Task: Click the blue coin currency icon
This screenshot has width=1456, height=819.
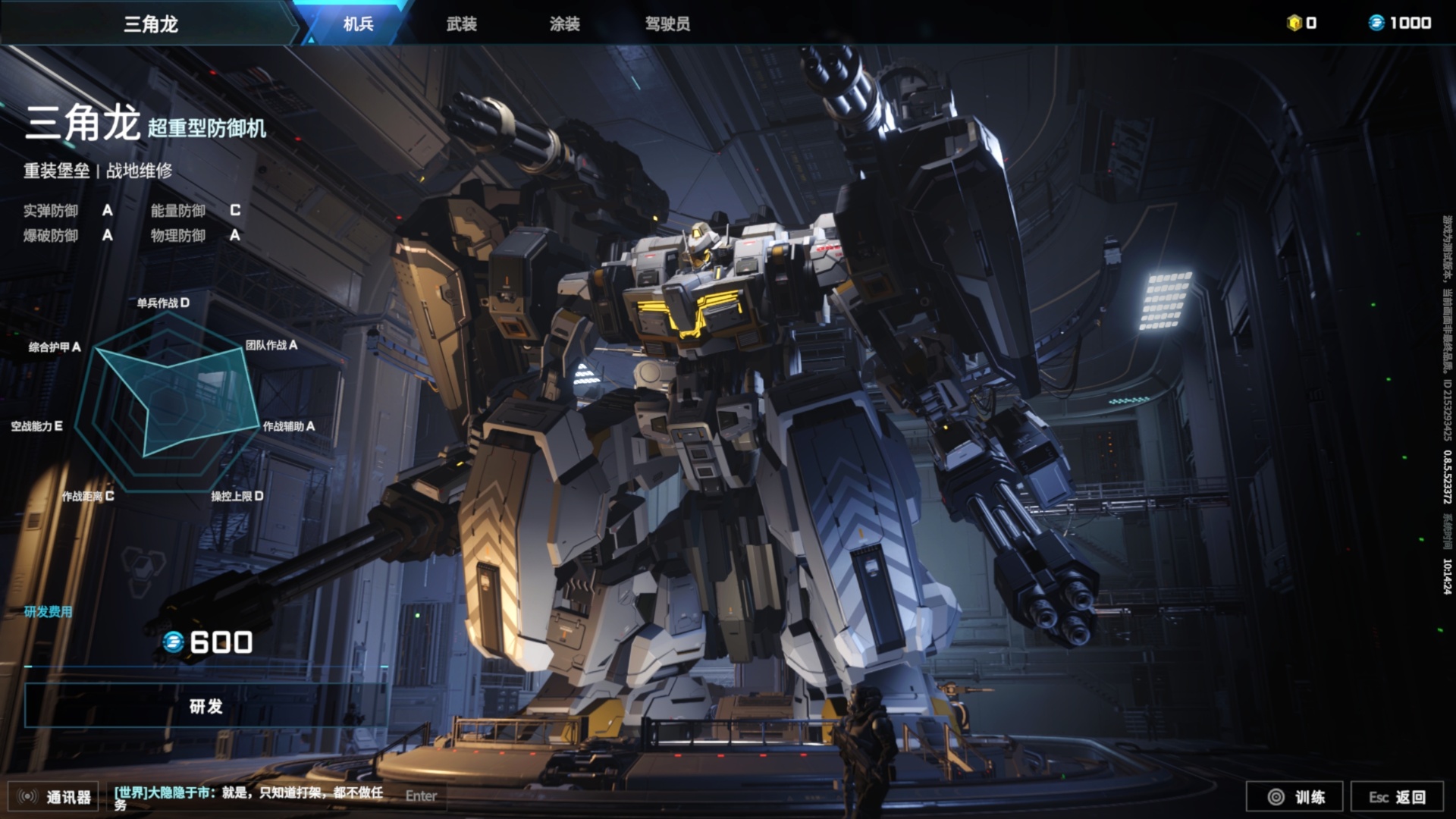Action: pyautogui.click(x=1376, y=23)
